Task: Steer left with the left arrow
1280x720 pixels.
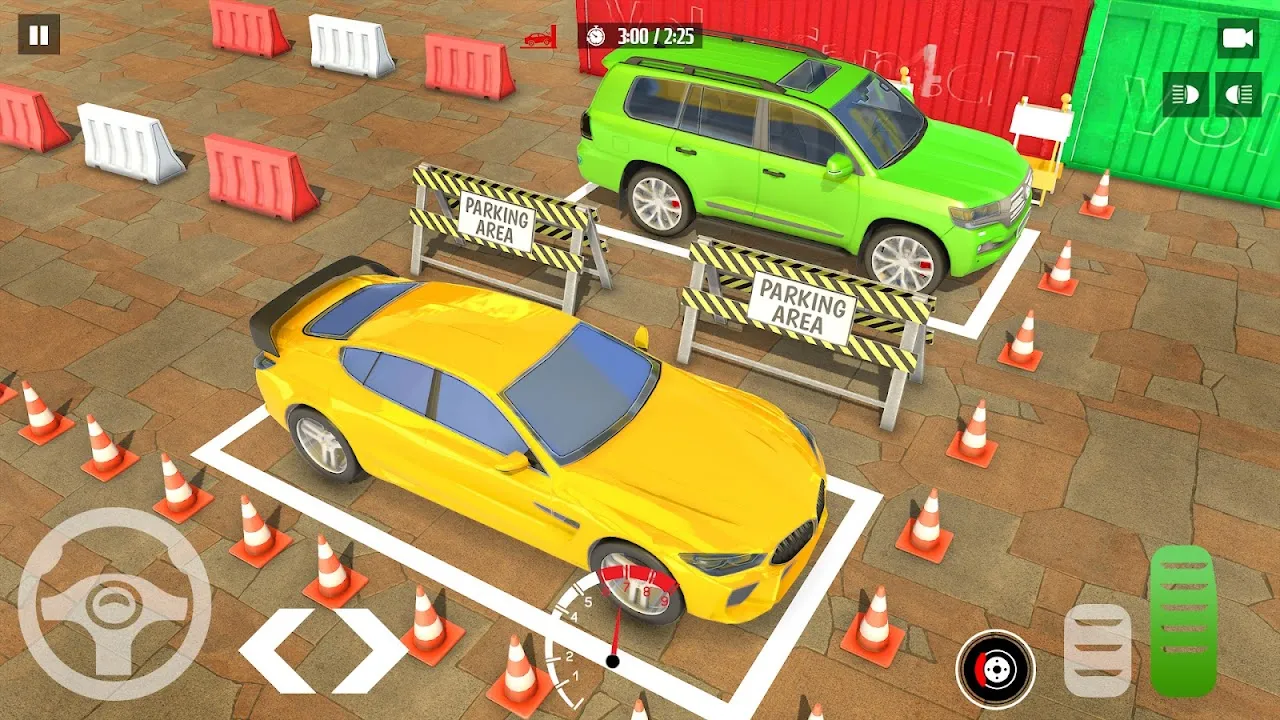Action: tap(274, 651)
